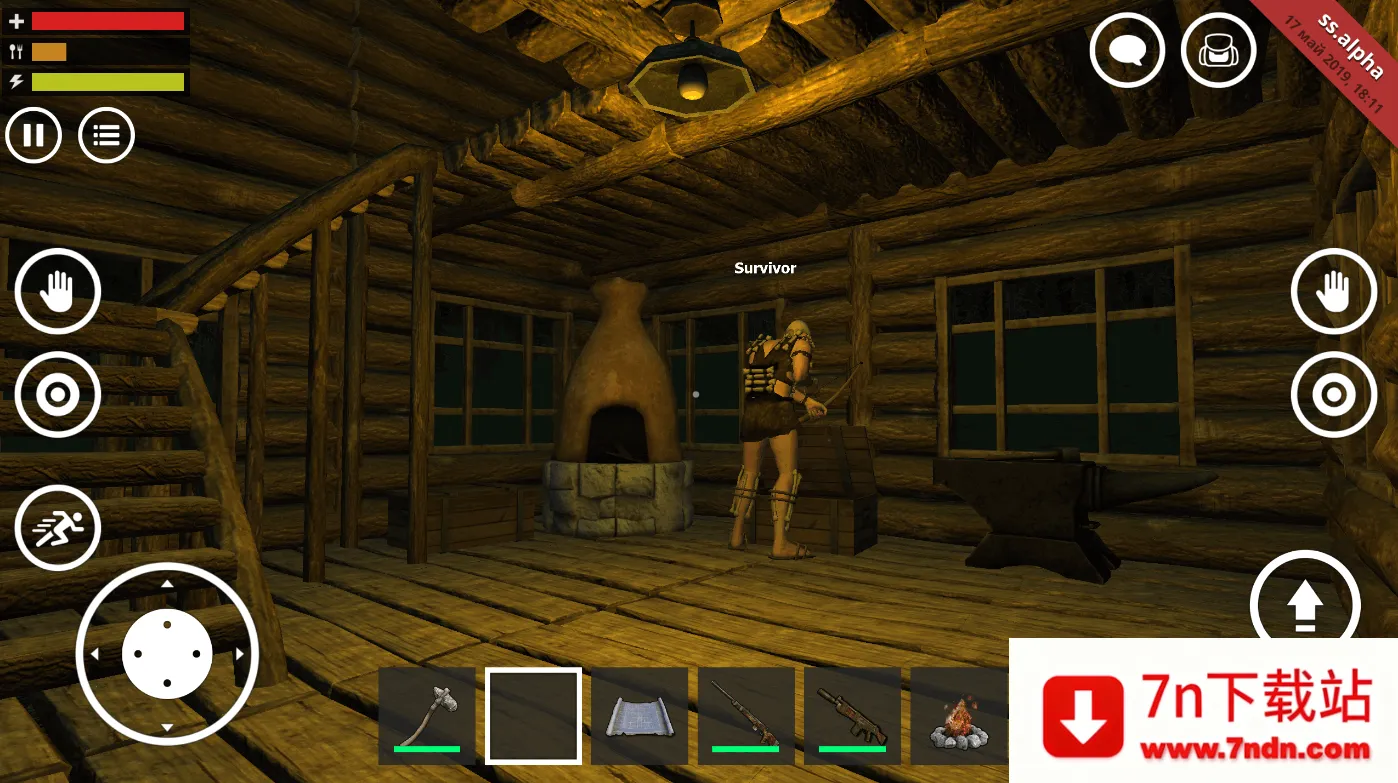The image size is (1398, 783).
Task: Click the red health bar
Action: [106, 20]
